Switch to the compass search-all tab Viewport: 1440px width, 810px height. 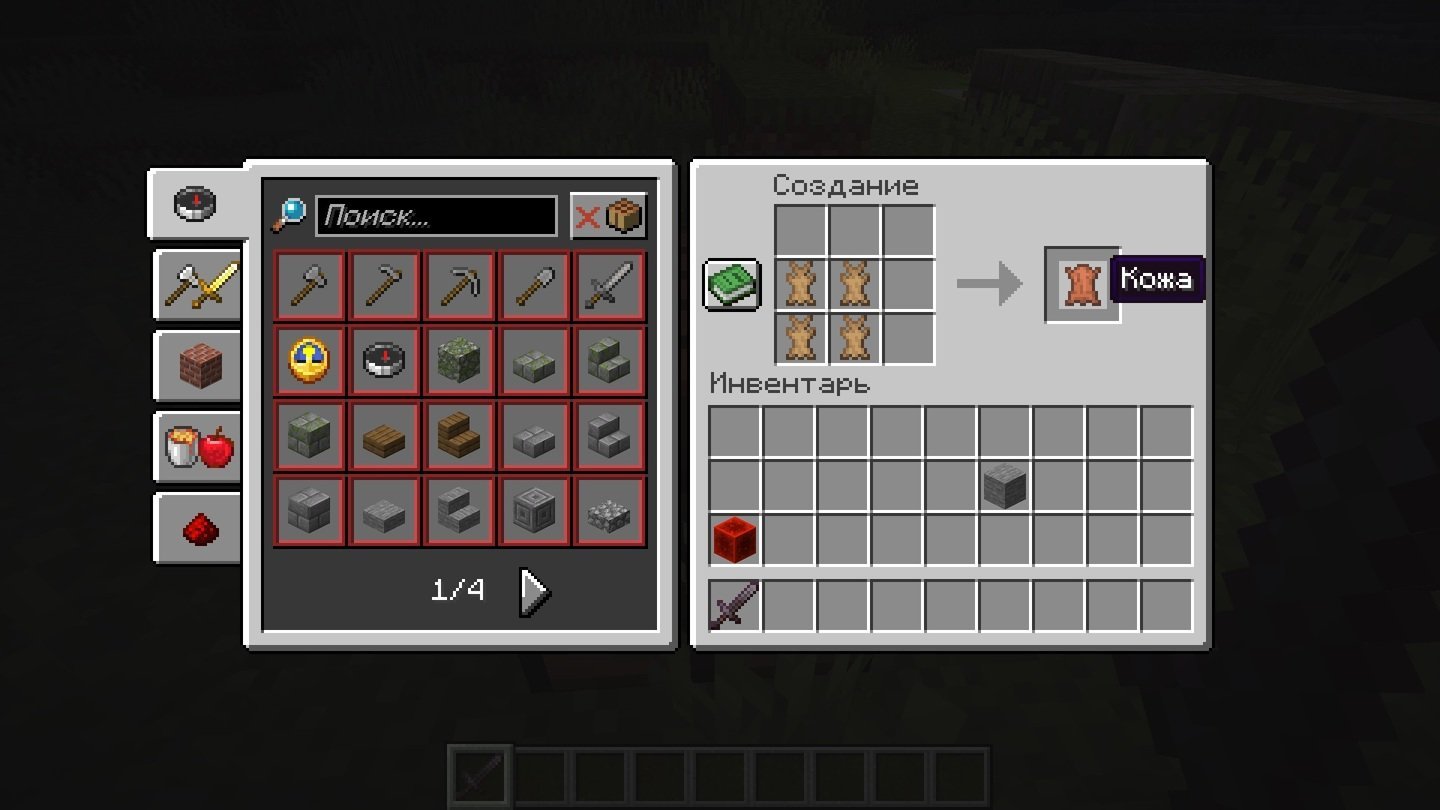click(x=196, y=204)
